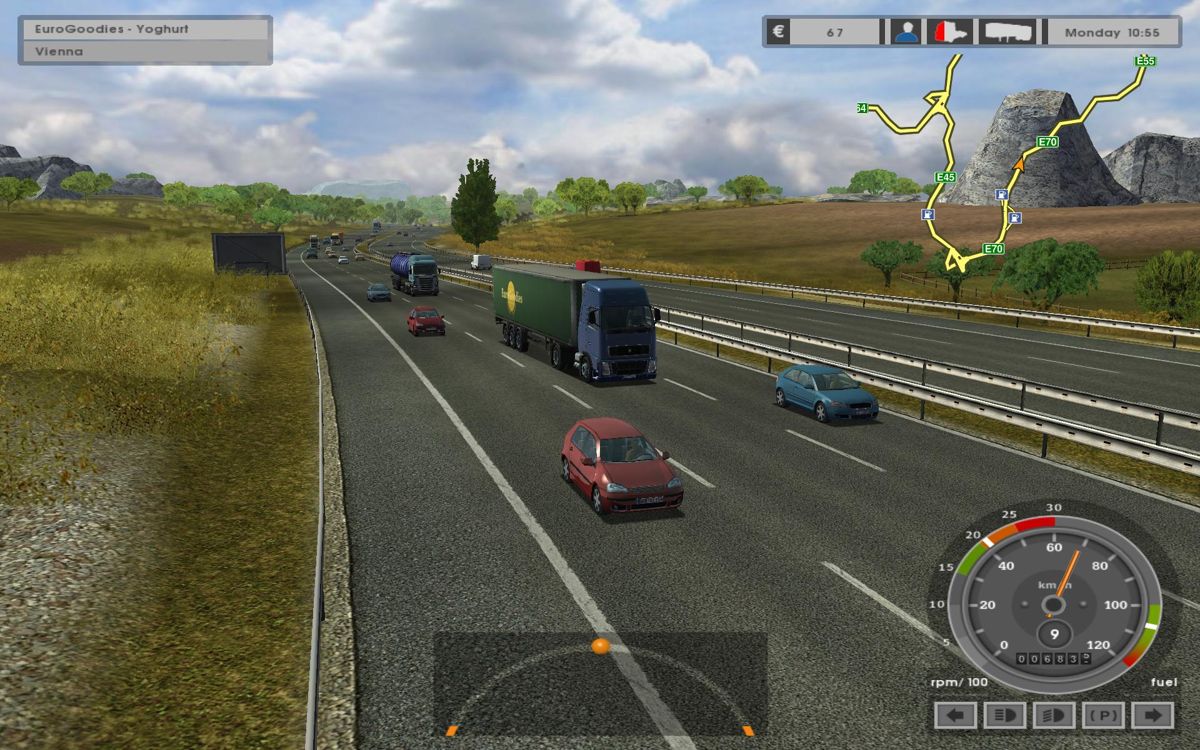Image resolution: width=1200 pixels, height=750 pixels.
Task: Click the driver status icon
Action: pos(906,32)
